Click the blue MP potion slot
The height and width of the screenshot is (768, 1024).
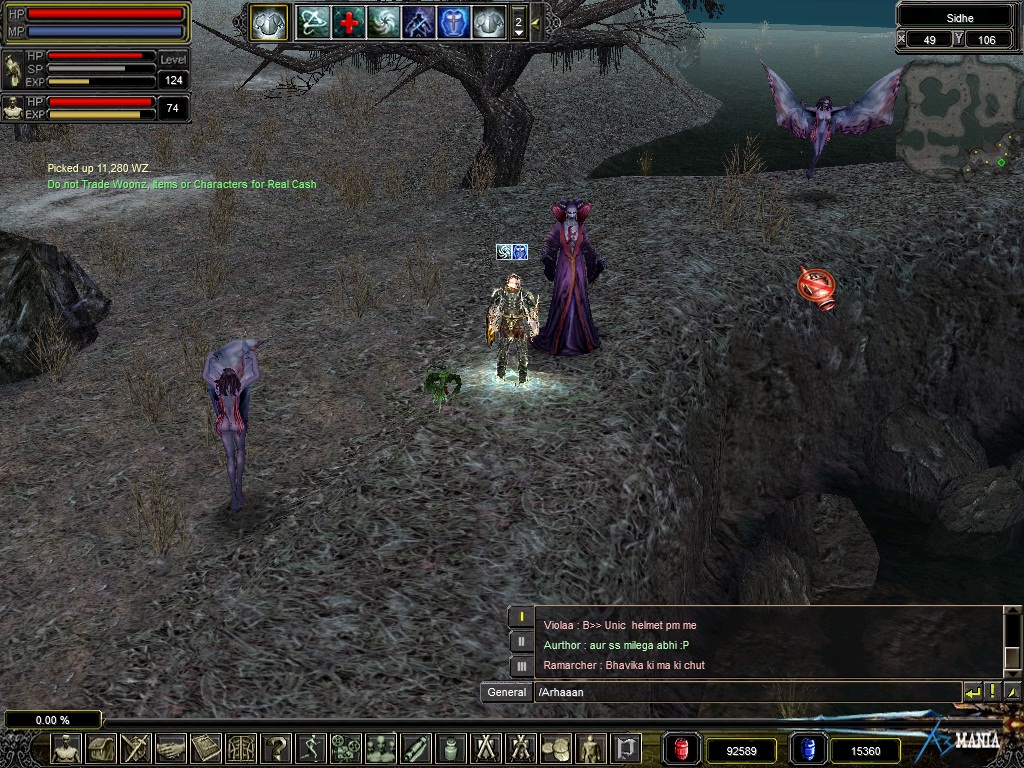(x=809, y=748)
